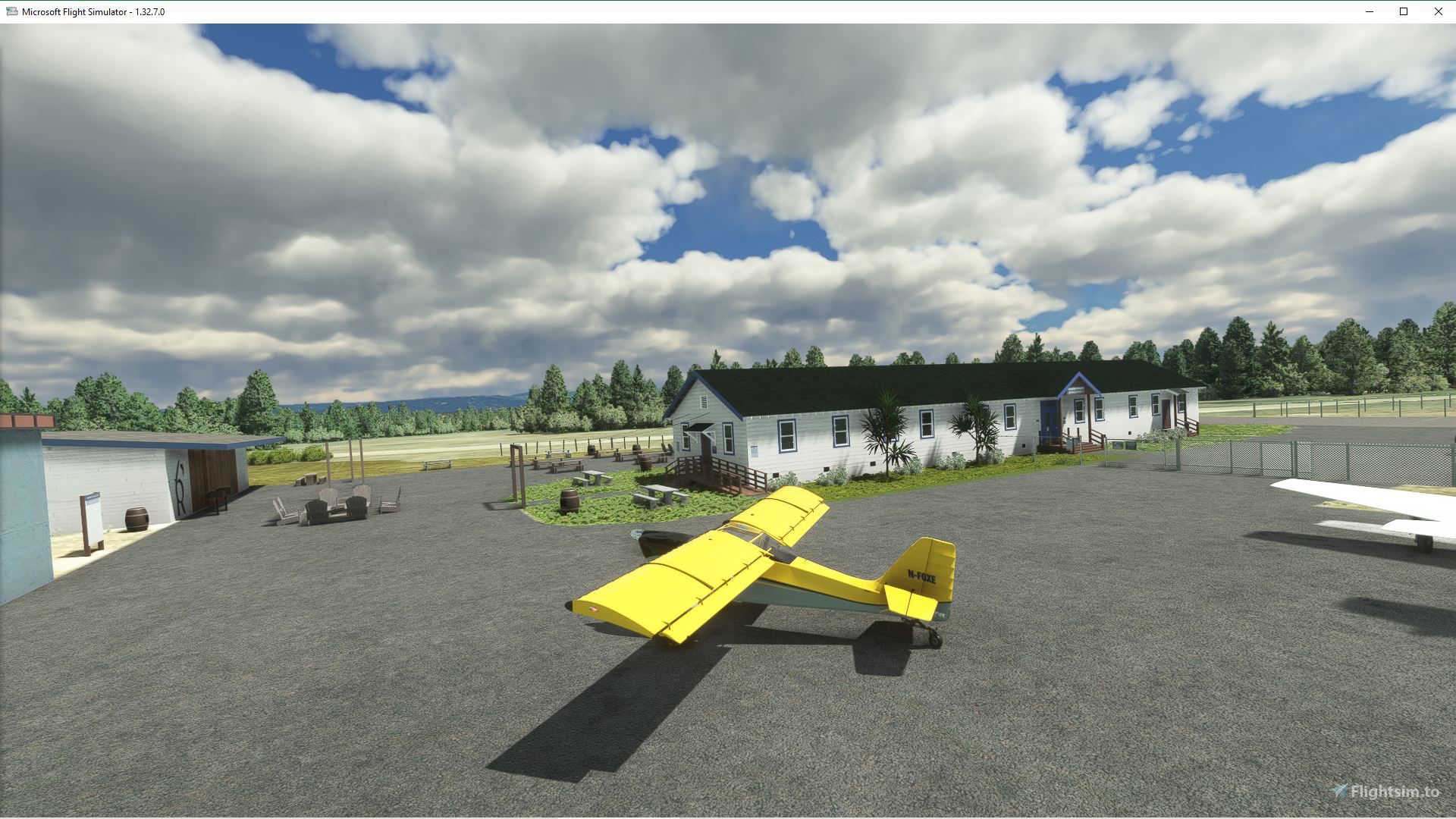Viewport: 1456px width, 819px height.
Task: Close the Microsoft Flight Simulator window
Action: click(1438, 11)
